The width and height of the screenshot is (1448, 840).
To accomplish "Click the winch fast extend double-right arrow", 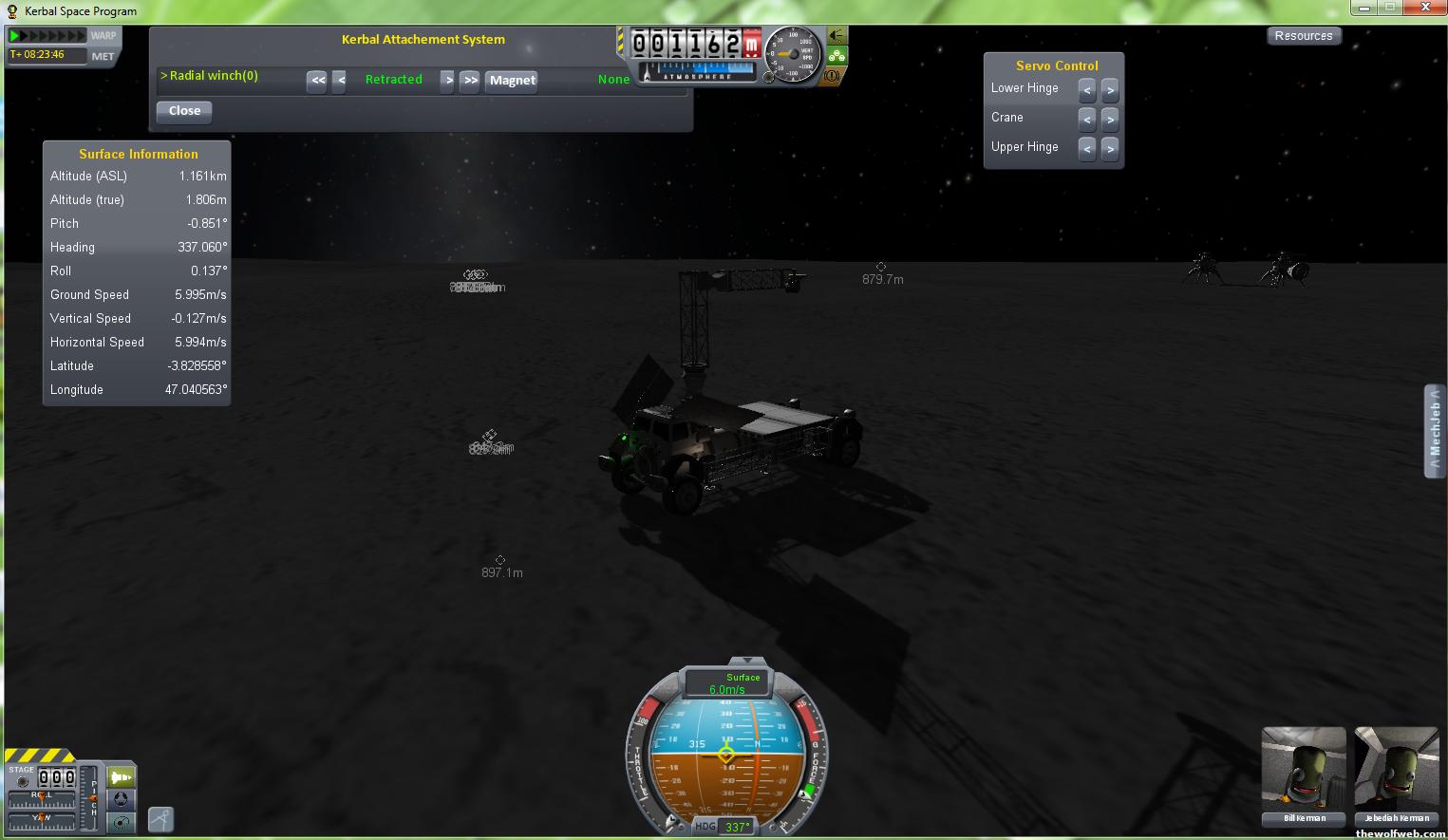I will coord(470,81).
